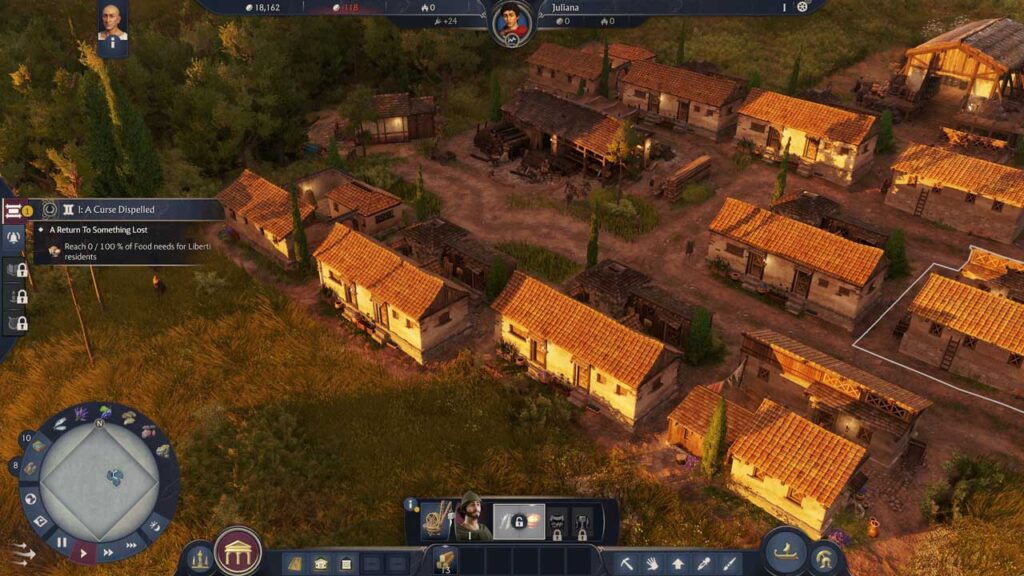Open the settings gear icon
This screenshot has width=1024, height=576.
802,7
